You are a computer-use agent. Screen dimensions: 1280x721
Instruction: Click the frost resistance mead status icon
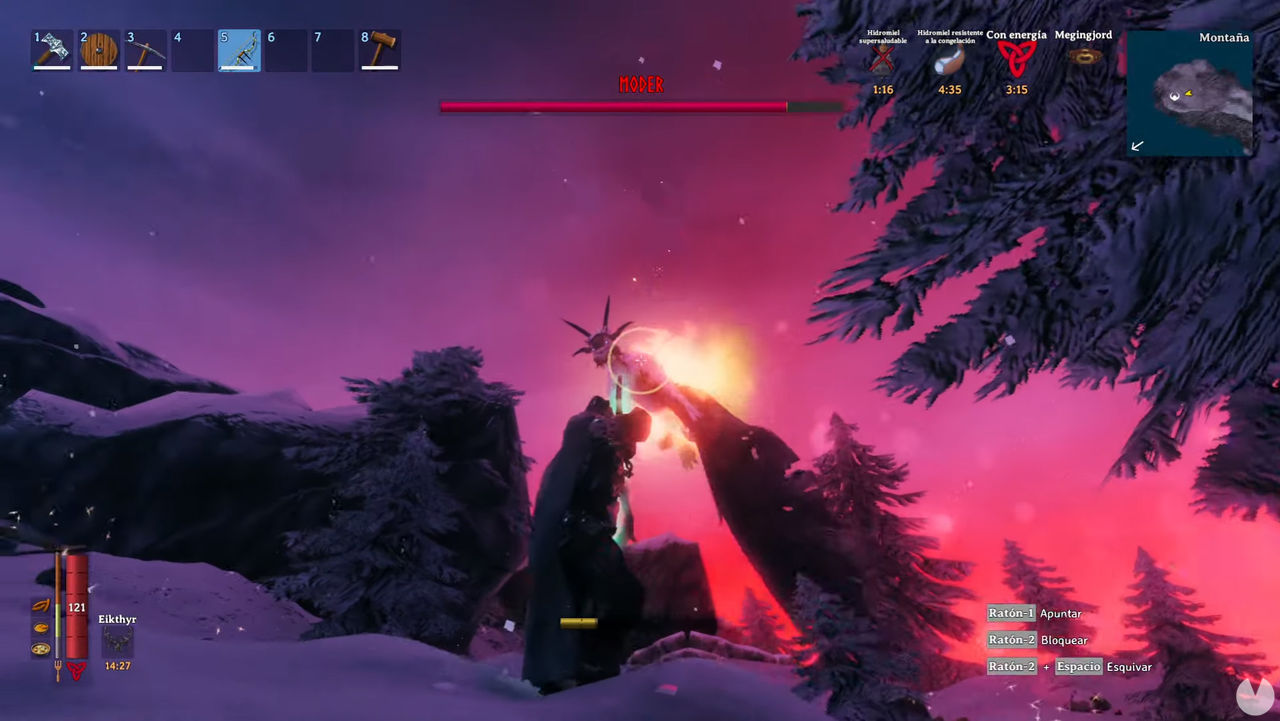tap(949, 62)
